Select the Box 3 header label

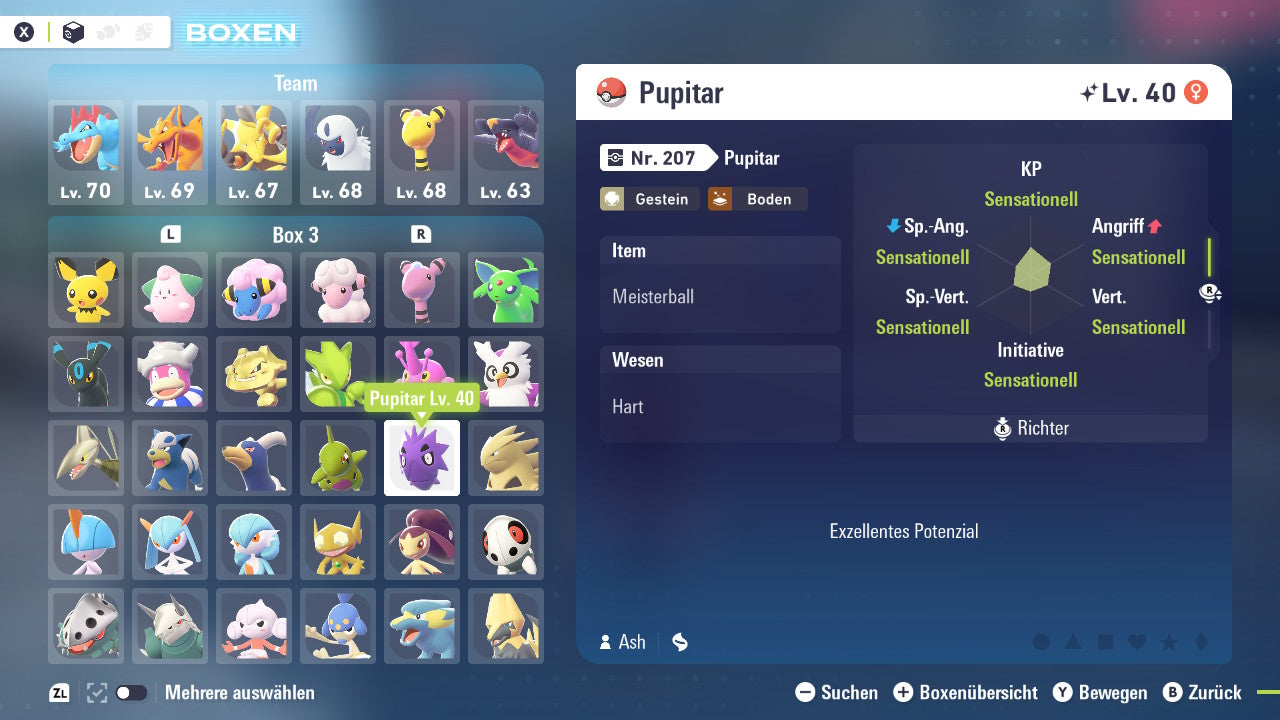click(x=296, y=235)
